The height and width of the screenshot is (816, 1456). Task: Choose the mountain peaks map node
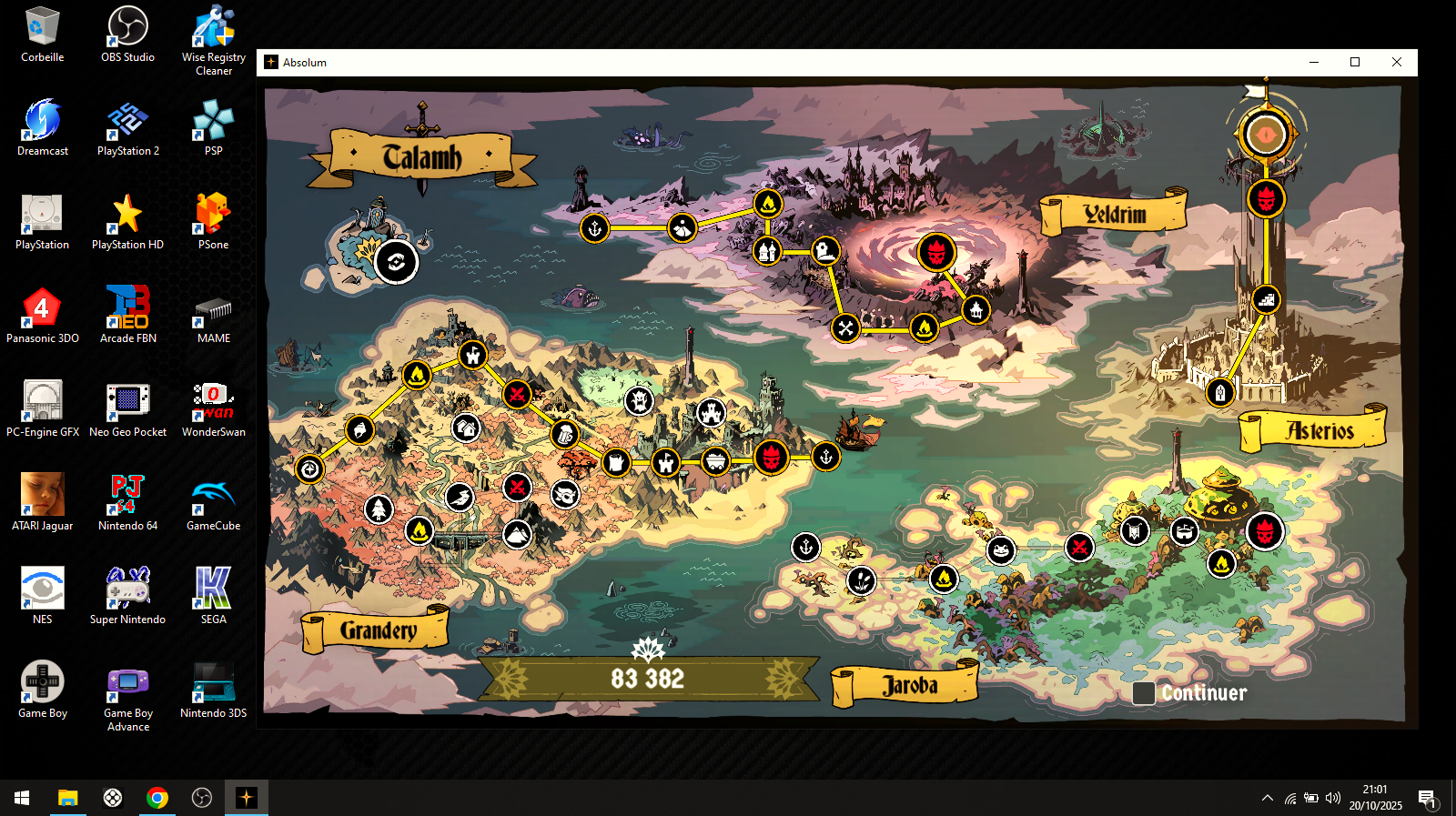(517, 534)
